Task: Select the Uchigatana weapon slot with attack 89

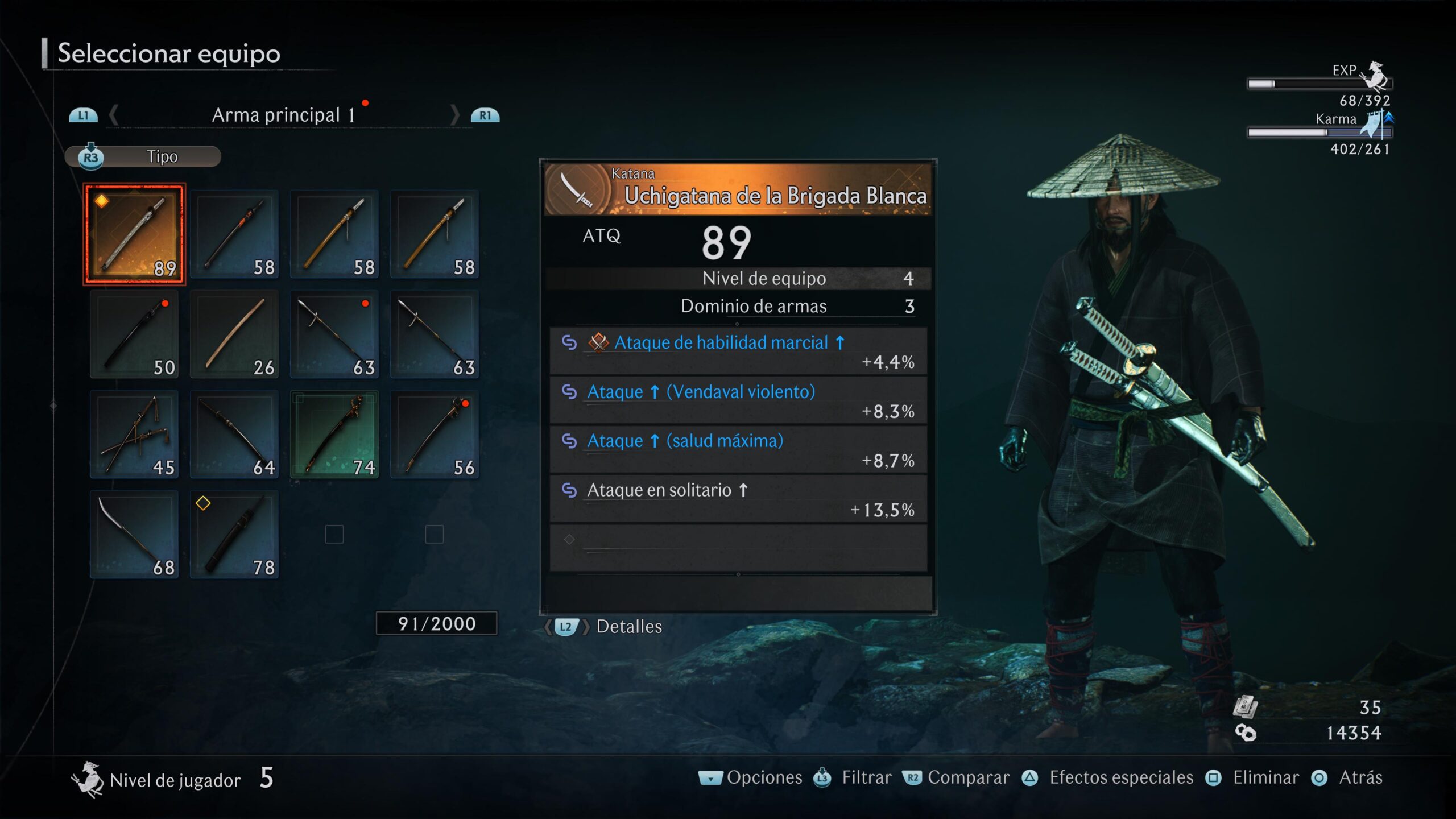Action: pos(134,234)
